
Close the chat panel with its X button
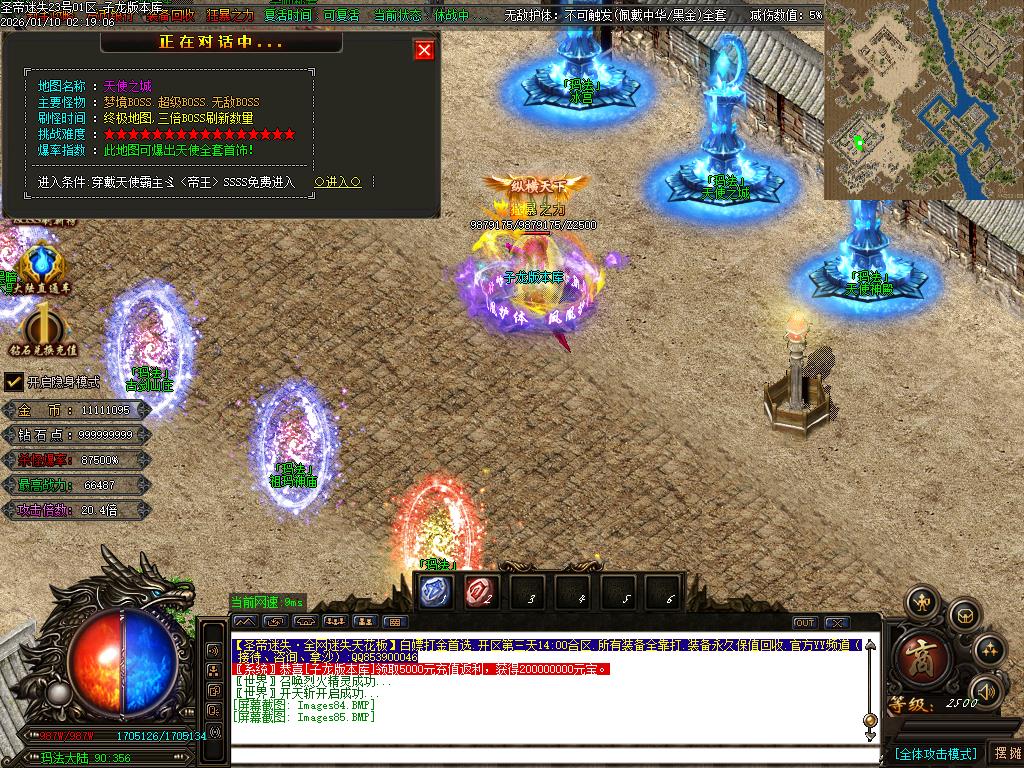point(837,623)
